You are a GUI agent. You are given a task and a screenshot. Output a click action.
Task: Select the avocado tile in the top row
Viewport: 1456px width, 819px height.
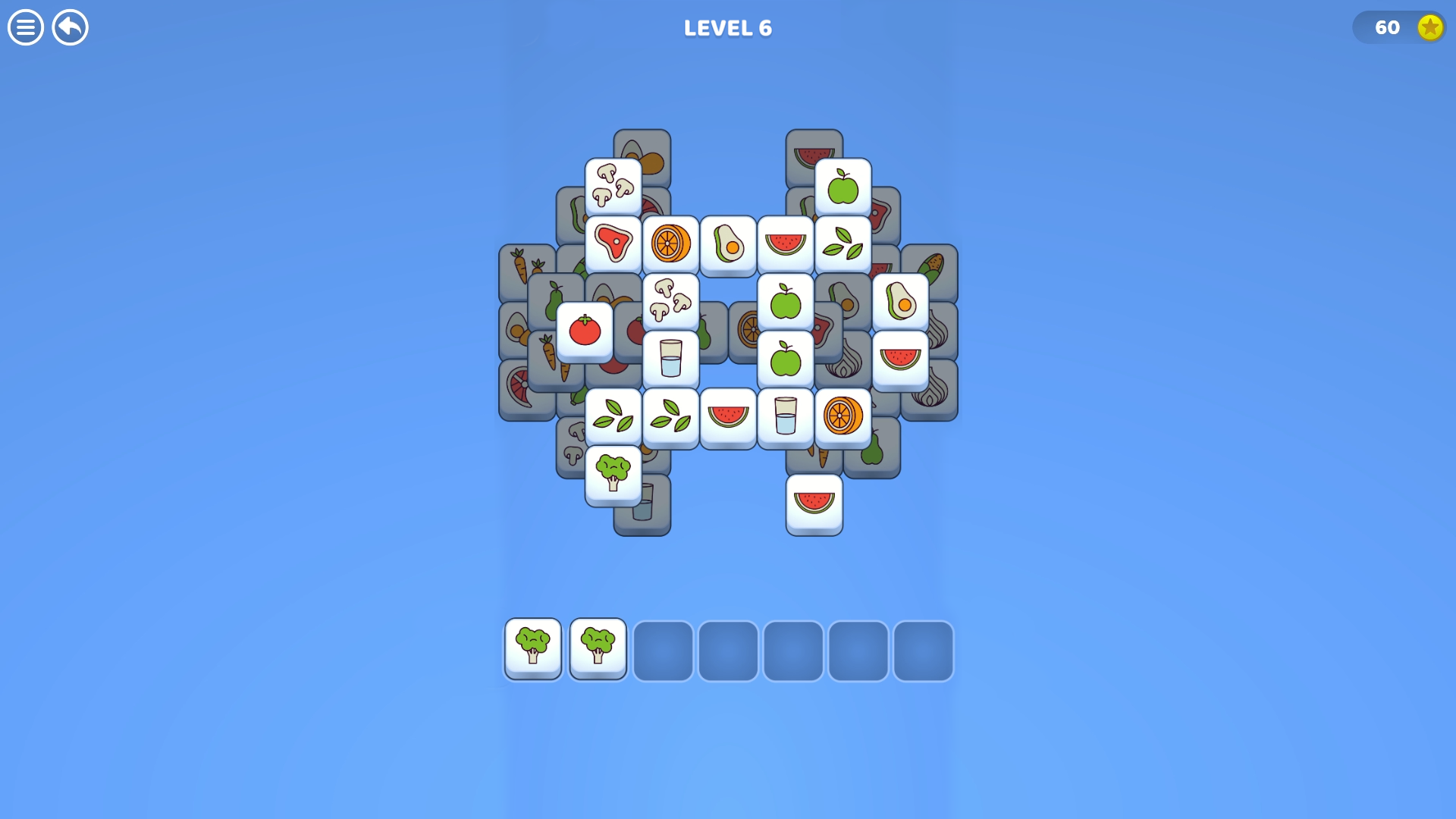(729, 241)
